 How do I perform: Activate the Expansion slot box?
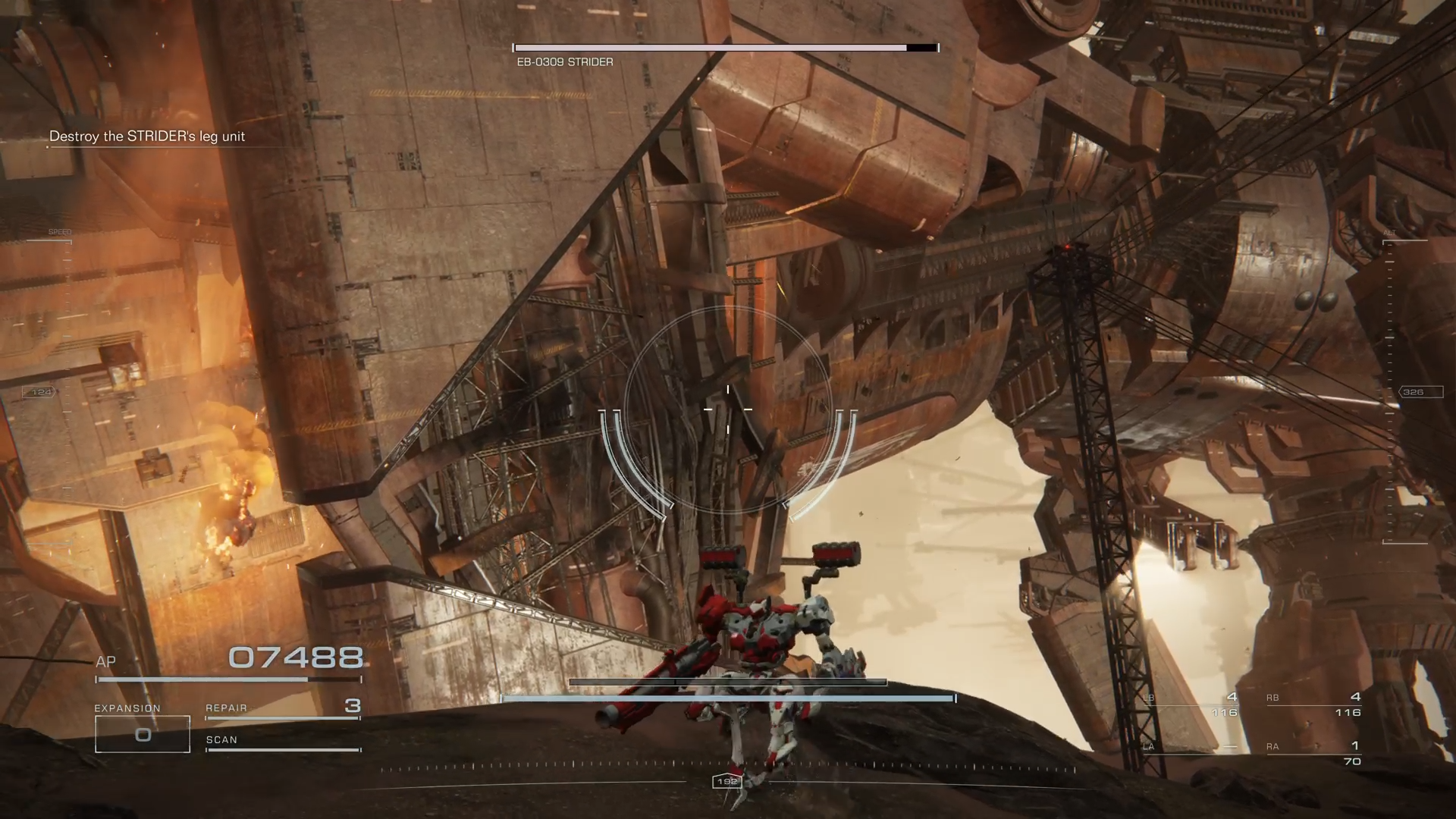coord(143,734)
